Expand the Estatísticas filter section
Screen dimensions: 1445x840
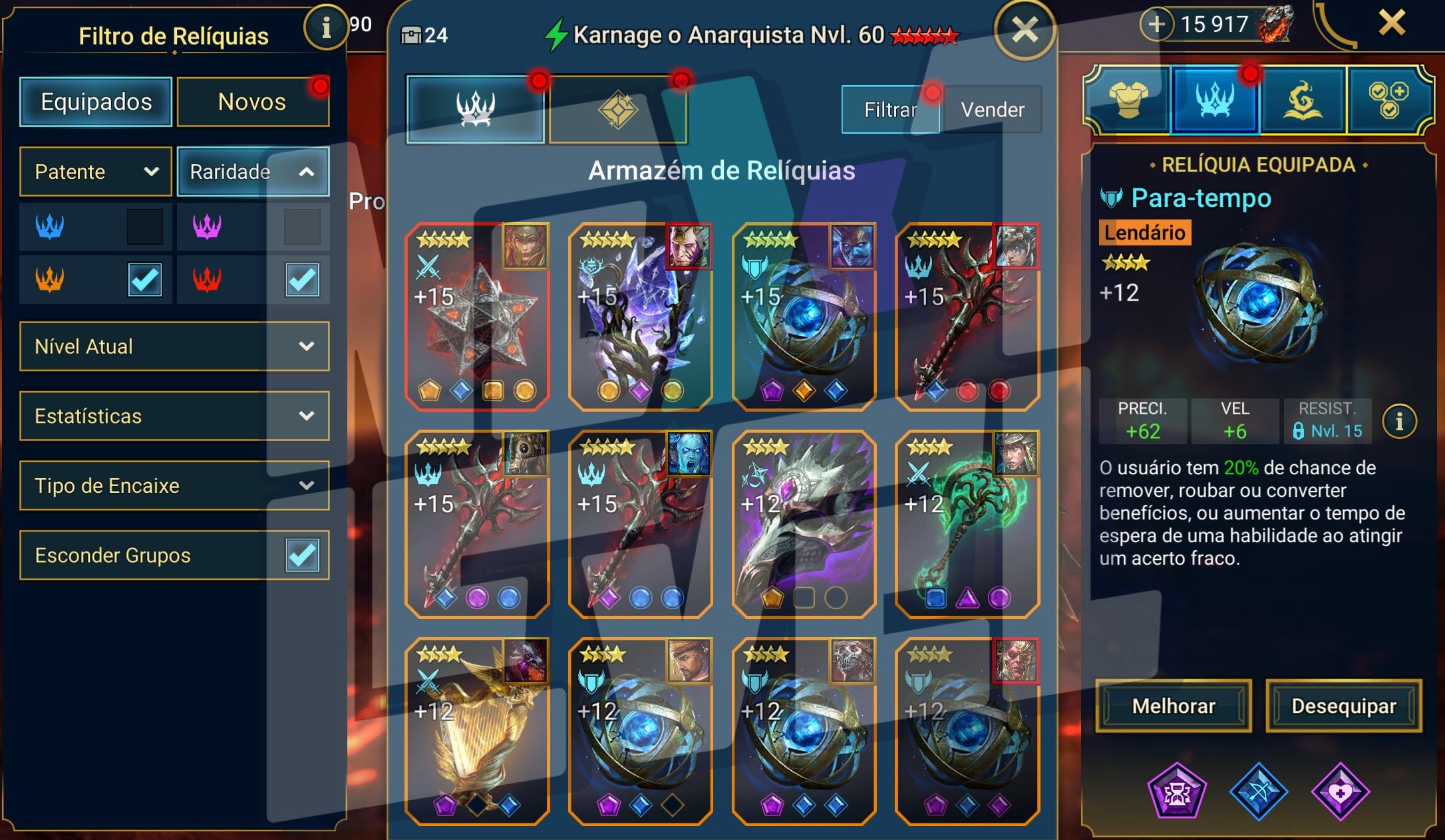(174, 416)
